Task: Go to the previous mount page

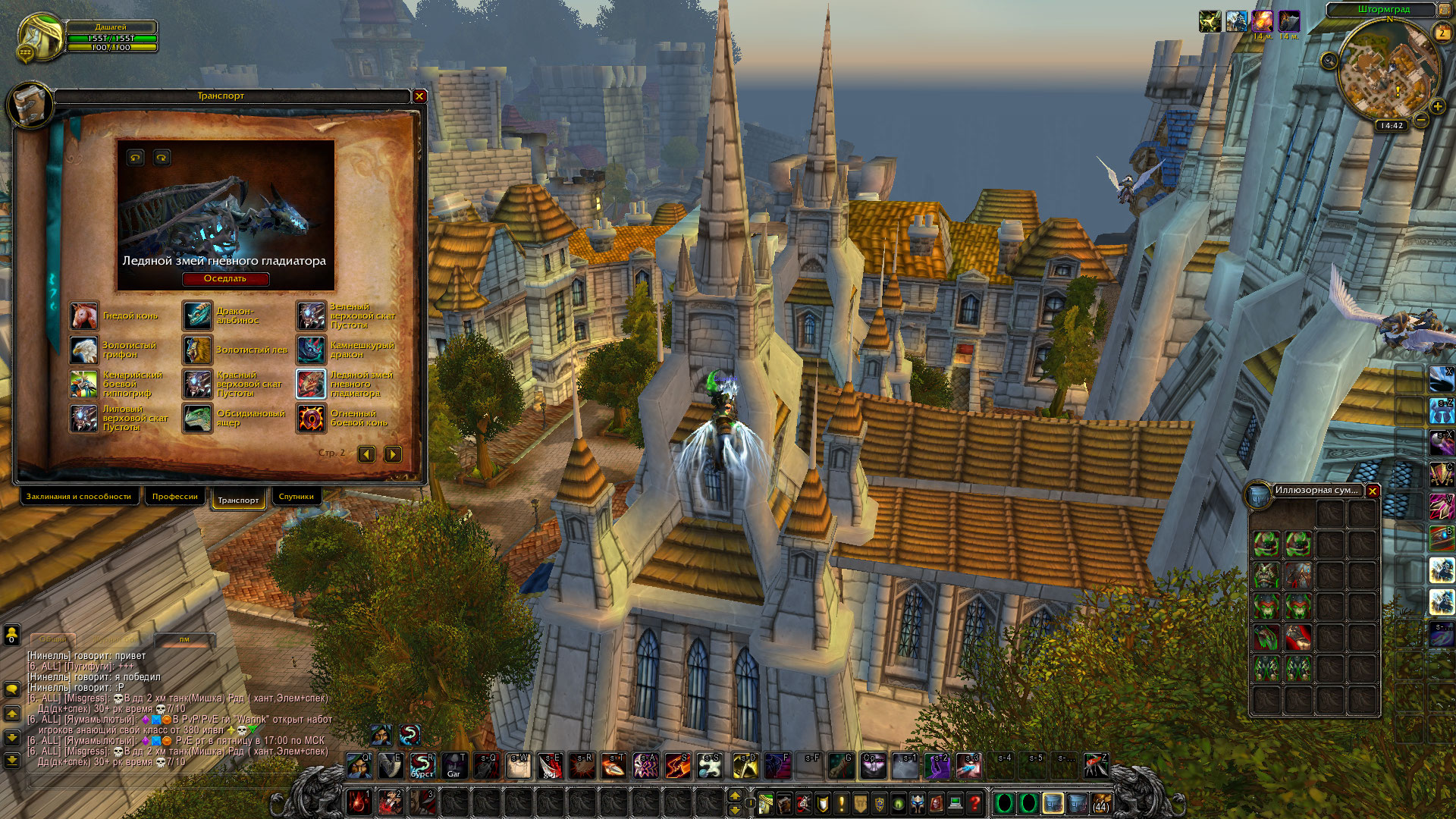Action: (x=367, y=454)
